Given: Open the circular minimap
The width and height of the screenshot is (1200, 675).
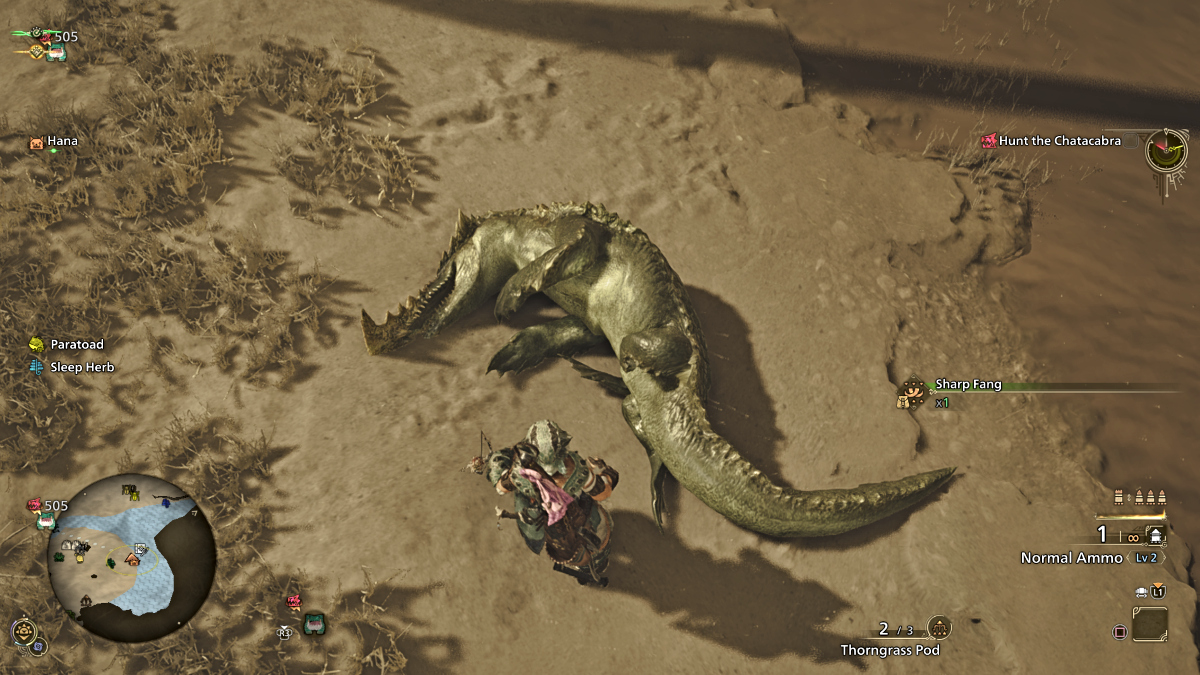Looking at the screenshot, I should pyautogui.click(x=131, y=556).
